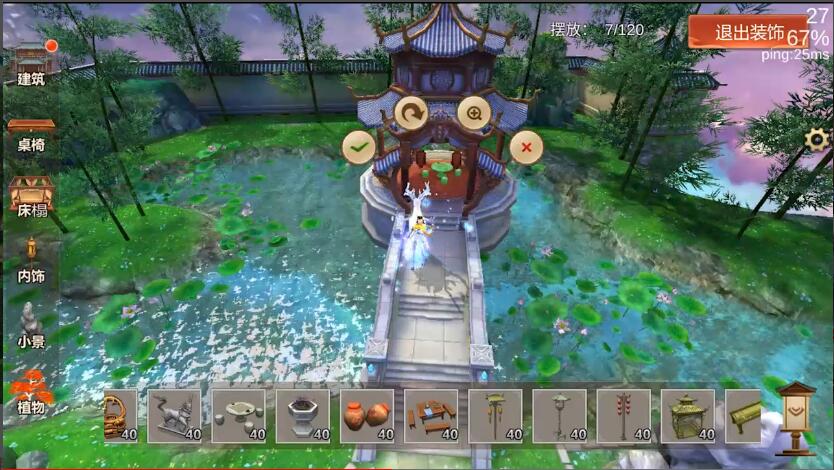Confirm placement with the green checkmark

click(x=357, y=147)
